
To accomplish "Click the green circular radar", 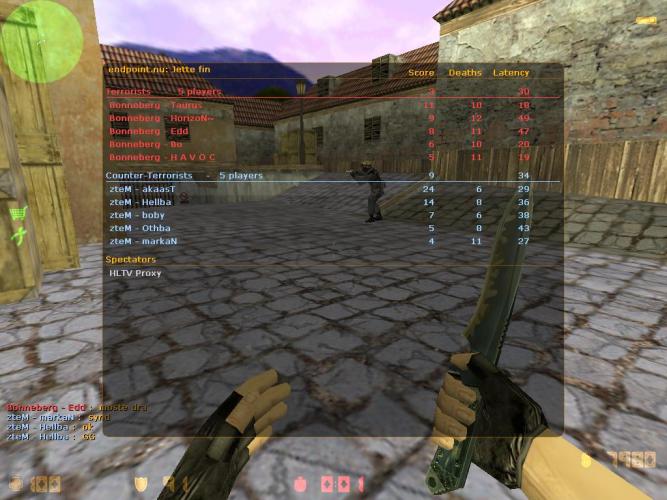I will pos(41,41).
